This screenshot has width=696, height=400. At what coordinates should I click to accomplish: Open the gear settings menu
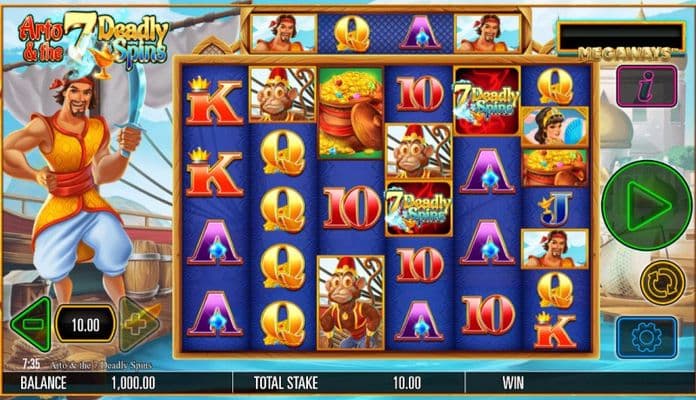(x=645, y=337)
